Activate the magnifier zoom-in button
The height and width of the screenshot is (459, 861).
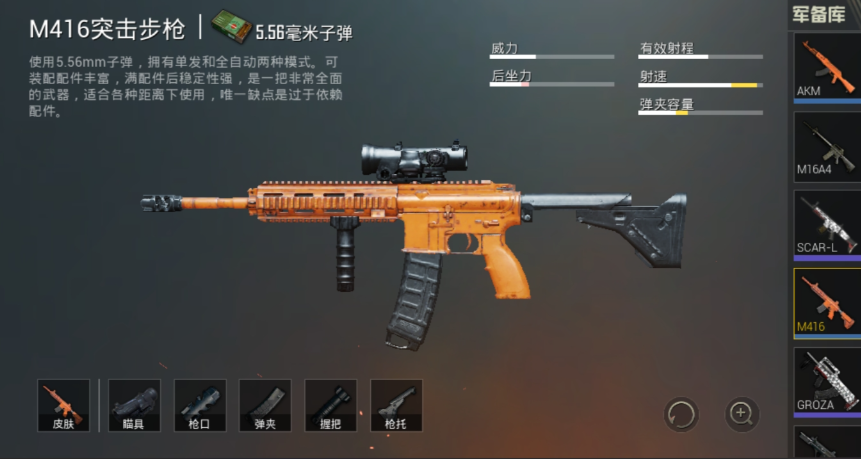tap(741, 412)
